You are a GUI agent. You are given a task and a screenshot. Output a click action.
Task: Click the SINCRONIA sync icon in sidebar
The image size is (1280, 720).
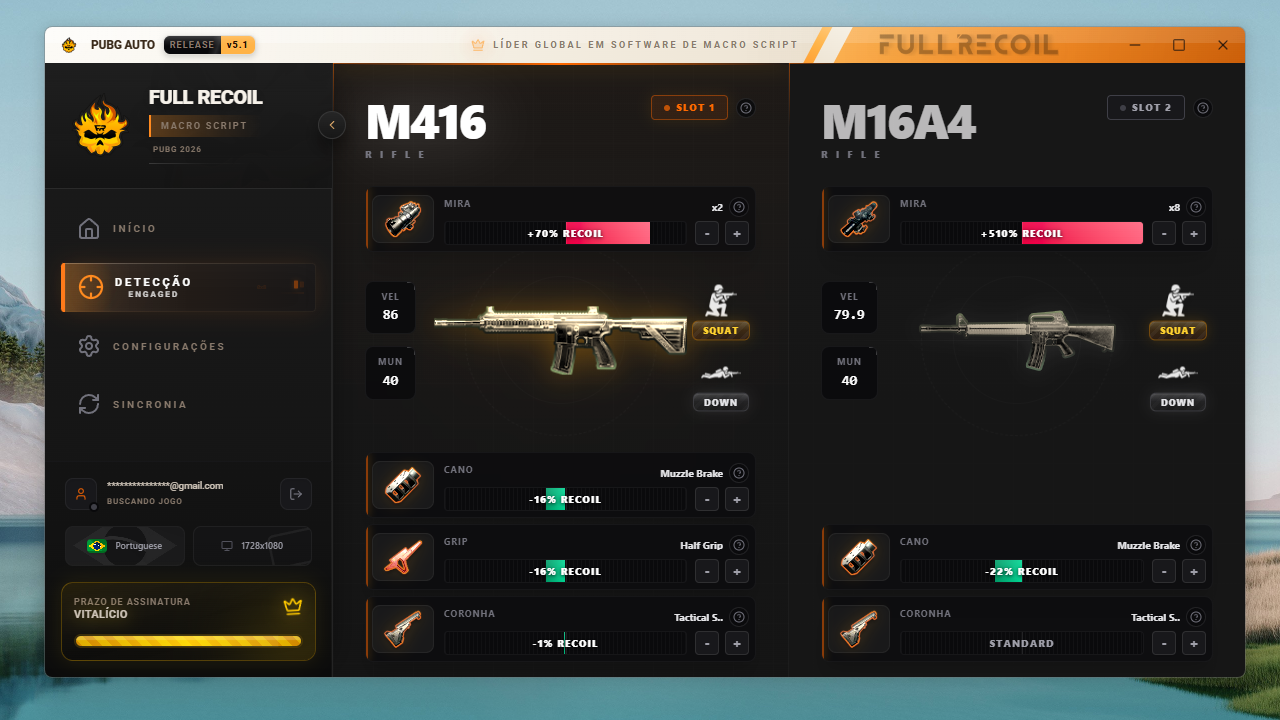(x=88, y=404)
